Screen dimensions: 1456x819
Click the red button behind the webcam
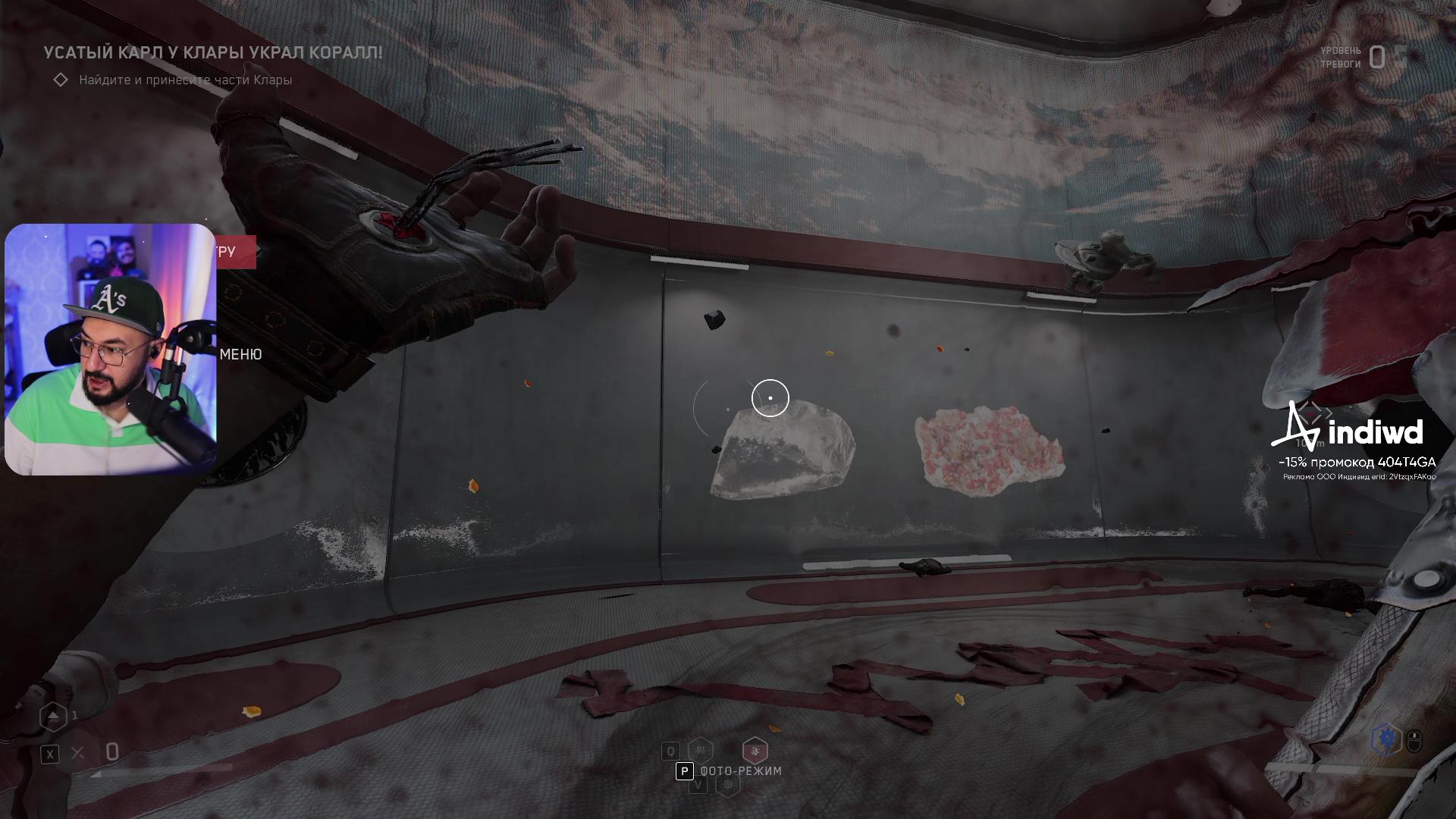pyautogui.click(x=236, y=252)
